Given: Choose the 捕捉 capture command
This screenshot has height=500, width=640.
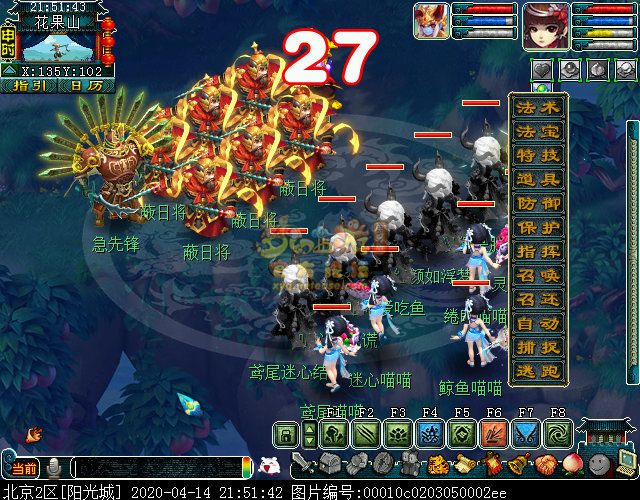Looking at the screenshot, I should coord(539,347).
